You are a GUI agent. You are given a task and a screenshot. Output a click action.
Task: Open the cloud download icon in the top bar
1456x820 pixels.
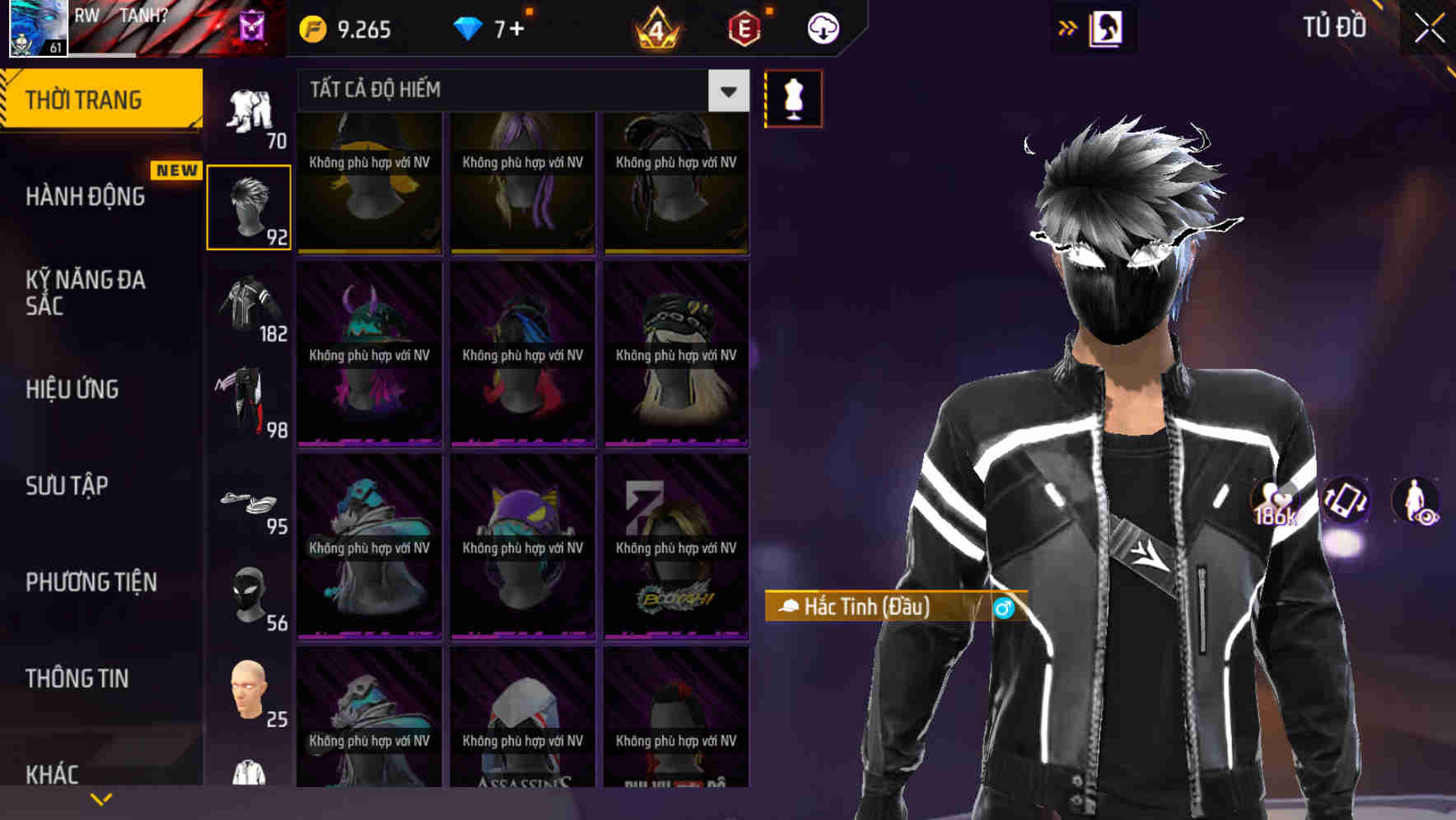[823, 27]
